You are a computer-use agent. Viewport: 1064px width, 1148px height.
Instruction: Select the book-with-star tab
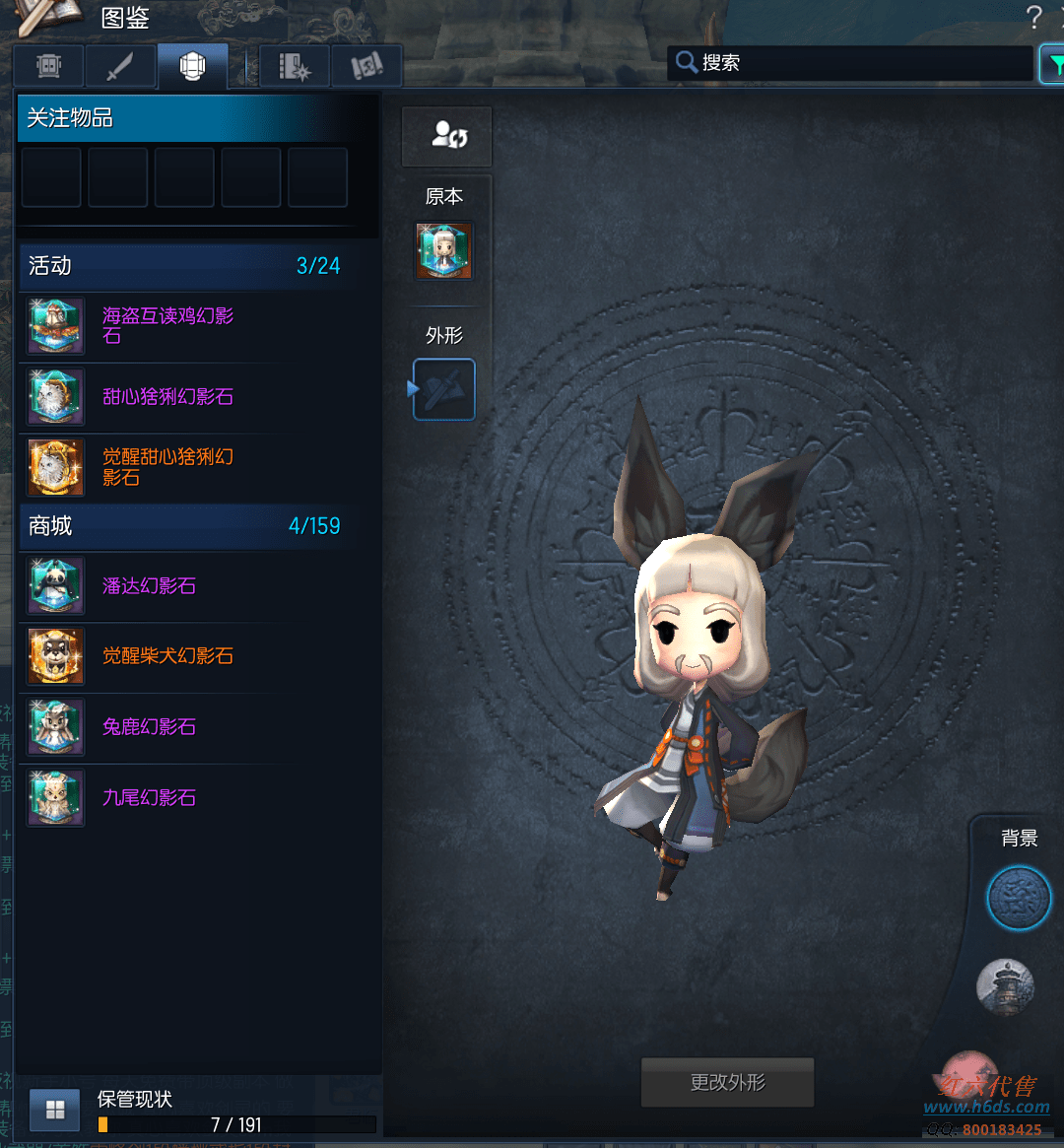(294, 67)
